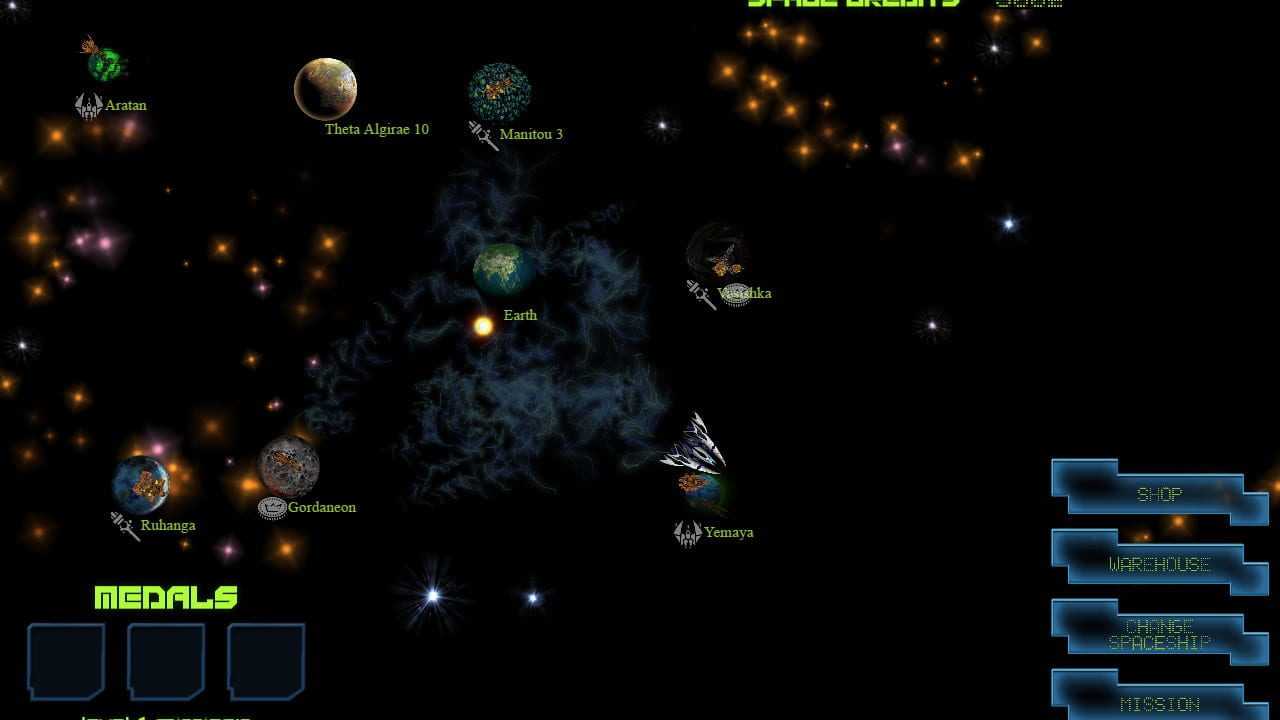Image resolution: width=1280 pixels, height=720 pixels.
Task: Select the Ruhanga planet
Action: click(x=141, y=484)
